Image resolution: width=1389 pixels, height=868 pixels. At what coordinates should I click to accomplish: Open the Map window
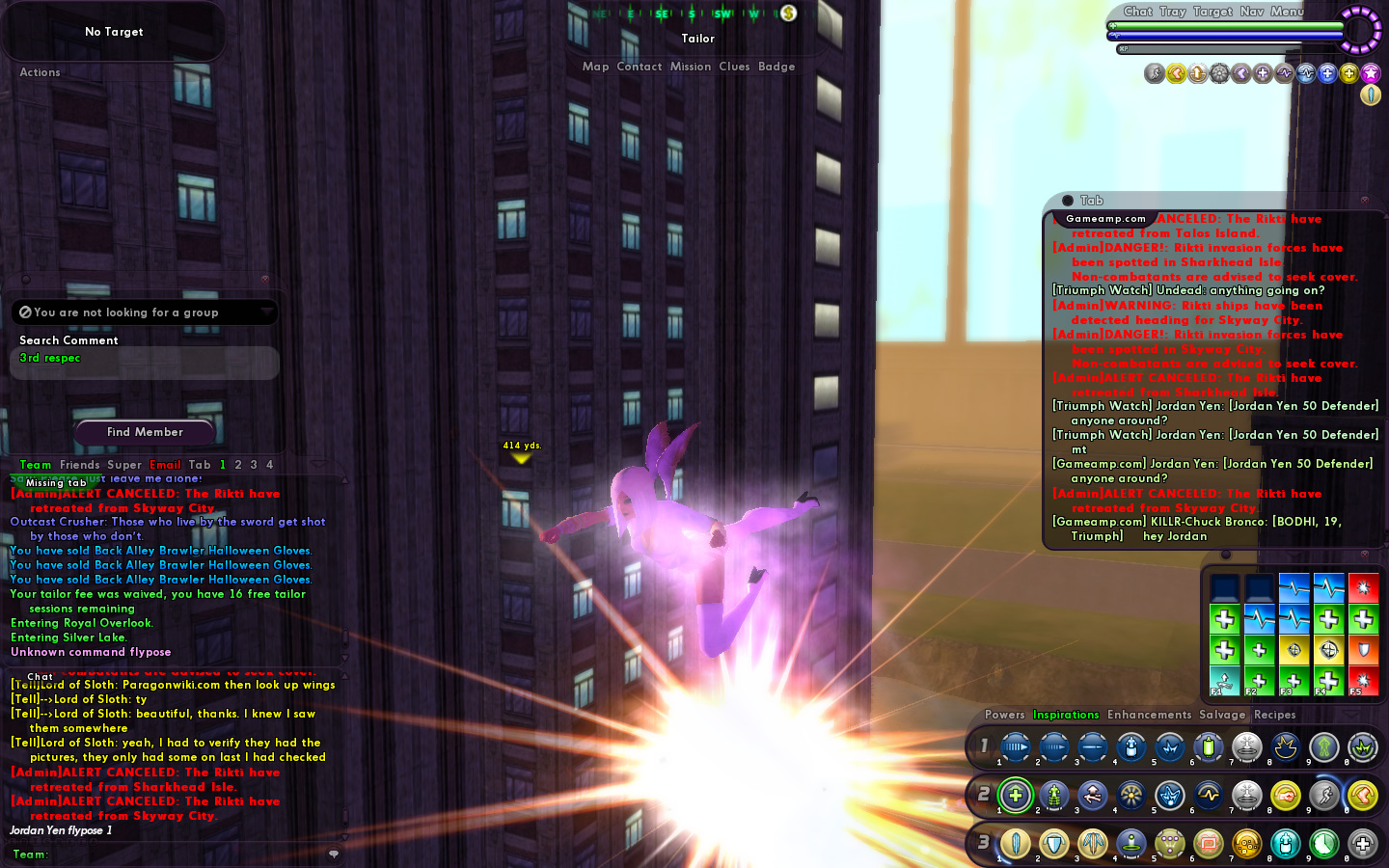595,67
